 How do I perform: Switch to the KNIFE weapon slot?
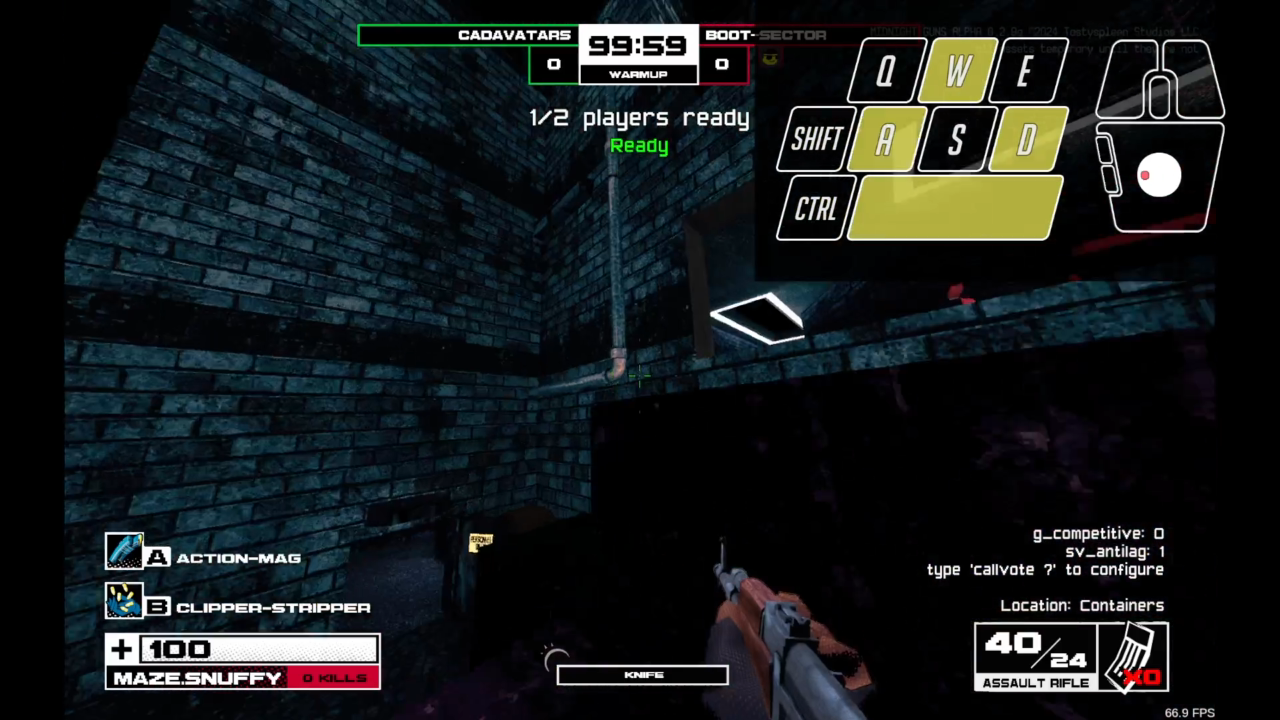tap(641, 674)
